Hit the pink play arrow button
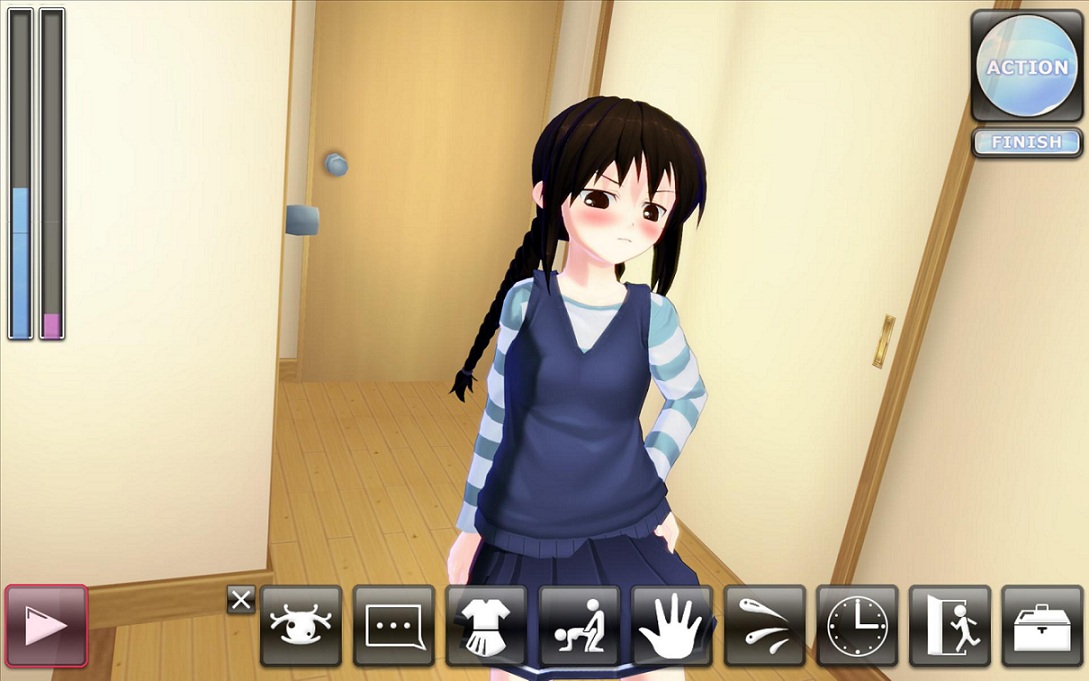Screen dimensions: 1089x681 46,625
